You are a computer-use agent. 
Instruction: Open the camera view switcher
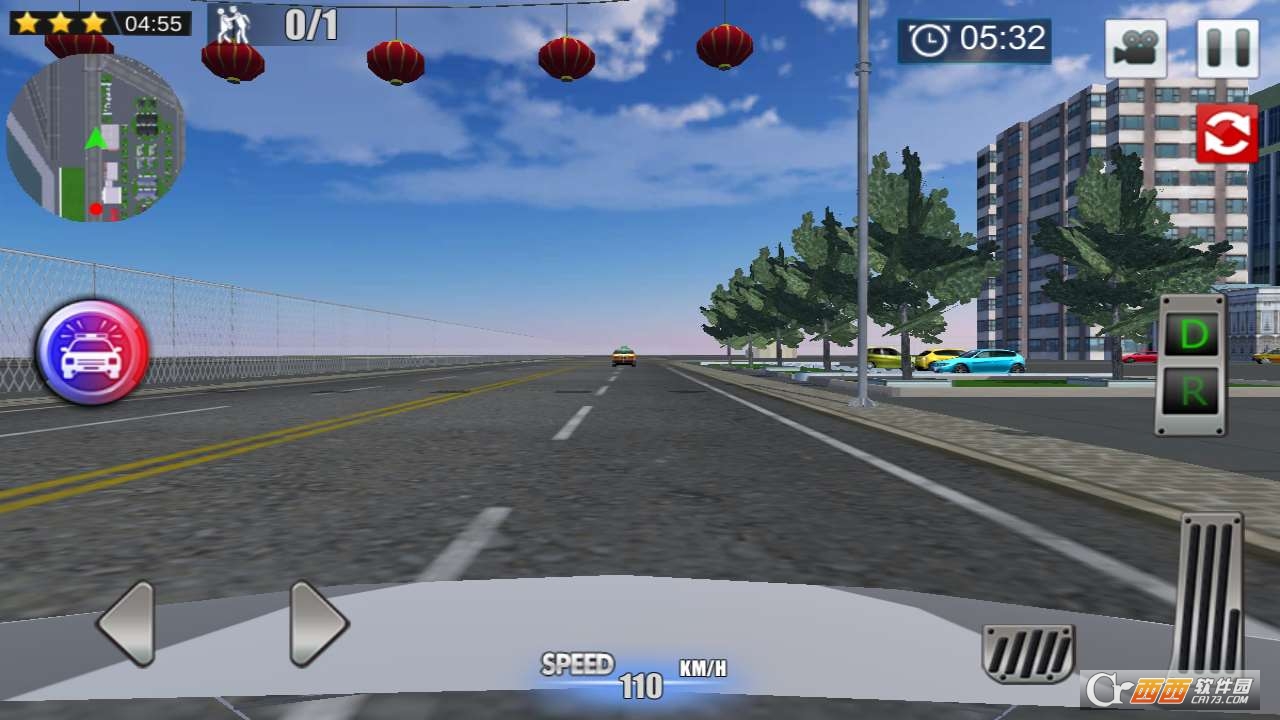[1136, 48]
